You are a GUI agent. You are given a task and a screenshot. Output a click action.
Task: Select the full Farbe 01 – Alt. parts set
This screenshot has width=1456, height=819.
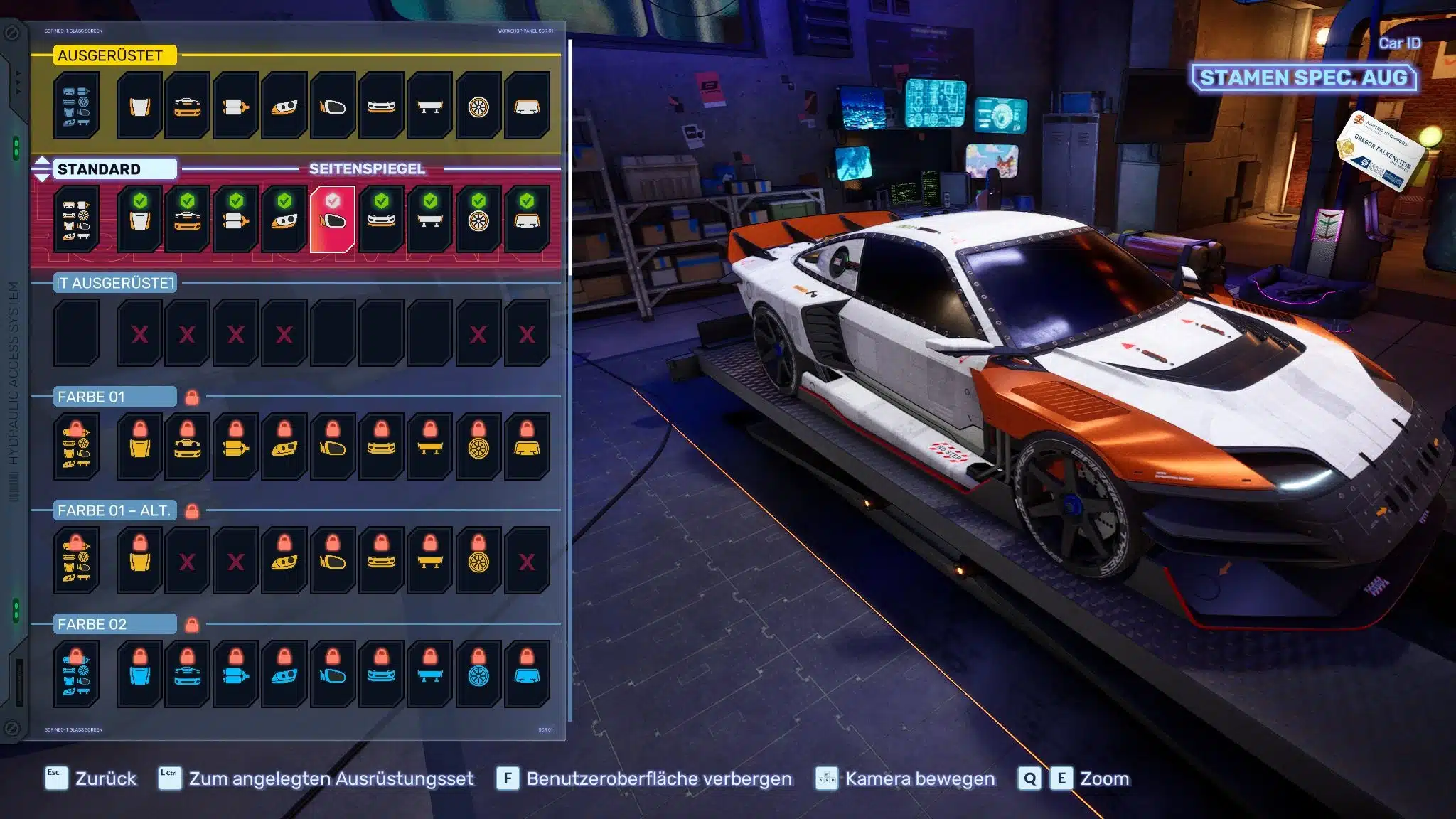point(76,560)
